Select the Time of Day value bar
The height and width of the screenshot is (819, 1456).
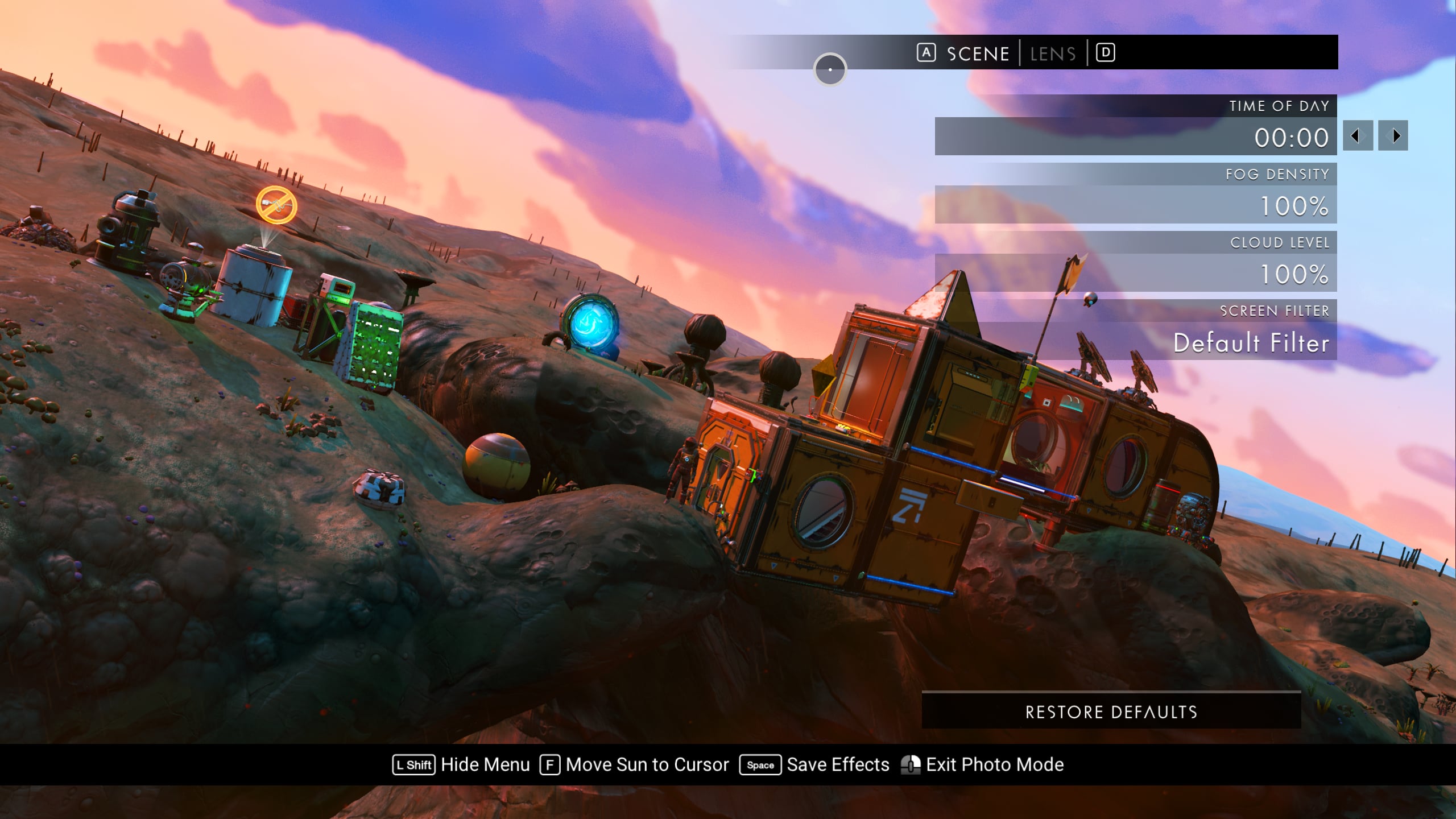point(1135,136)
